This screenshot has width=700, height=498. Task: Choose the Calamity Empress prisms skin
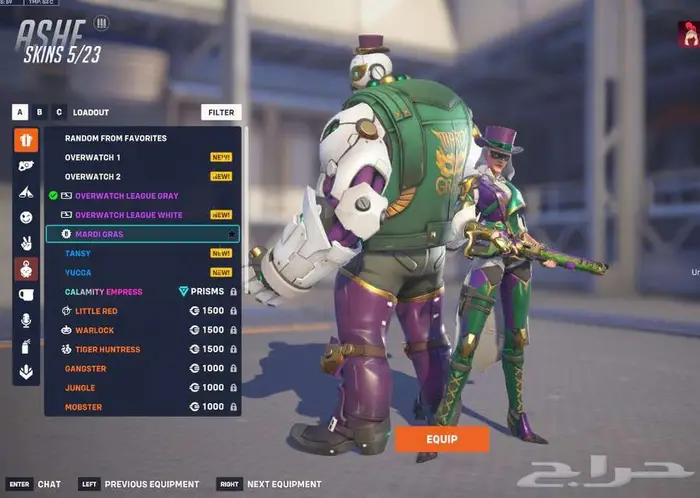104,292
